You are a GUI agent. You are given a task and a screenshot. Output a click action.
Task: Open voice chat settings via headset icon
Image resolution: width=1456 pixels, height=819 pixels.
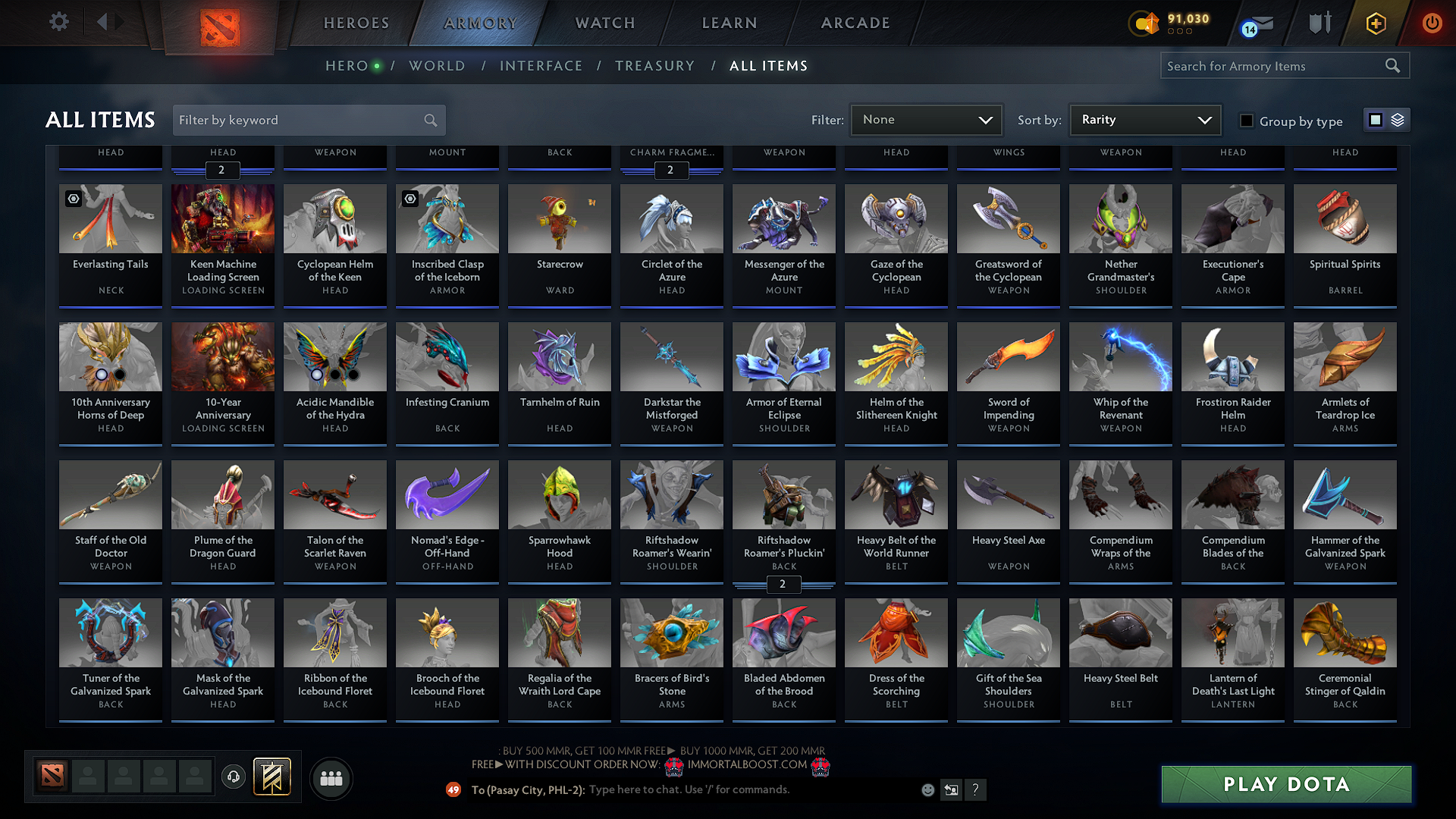(233, 777)
